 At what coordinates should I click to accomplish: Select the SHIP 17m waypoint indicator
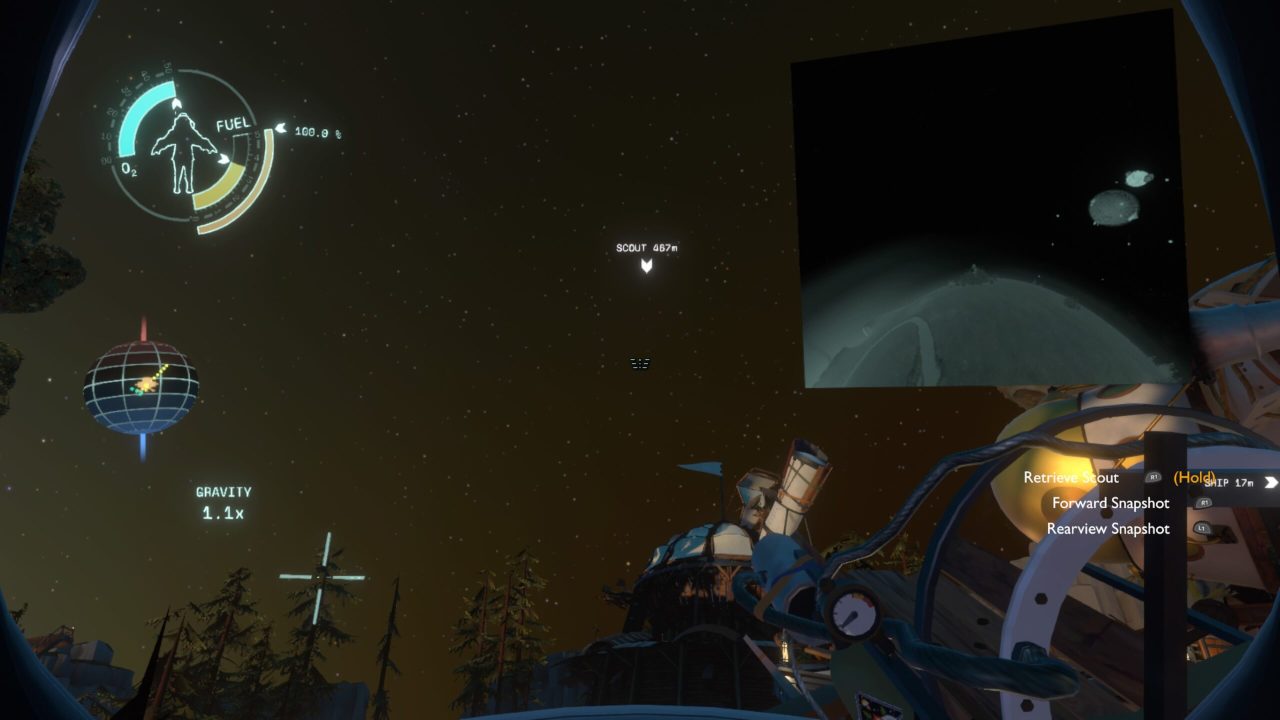point(1228,482)
